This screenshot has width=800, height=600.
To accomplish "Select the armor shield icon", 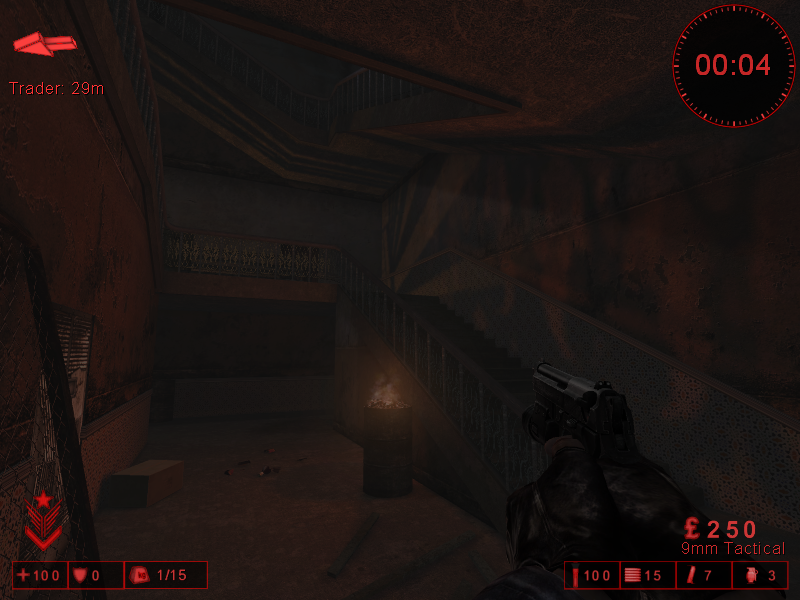I will (80, 575).
